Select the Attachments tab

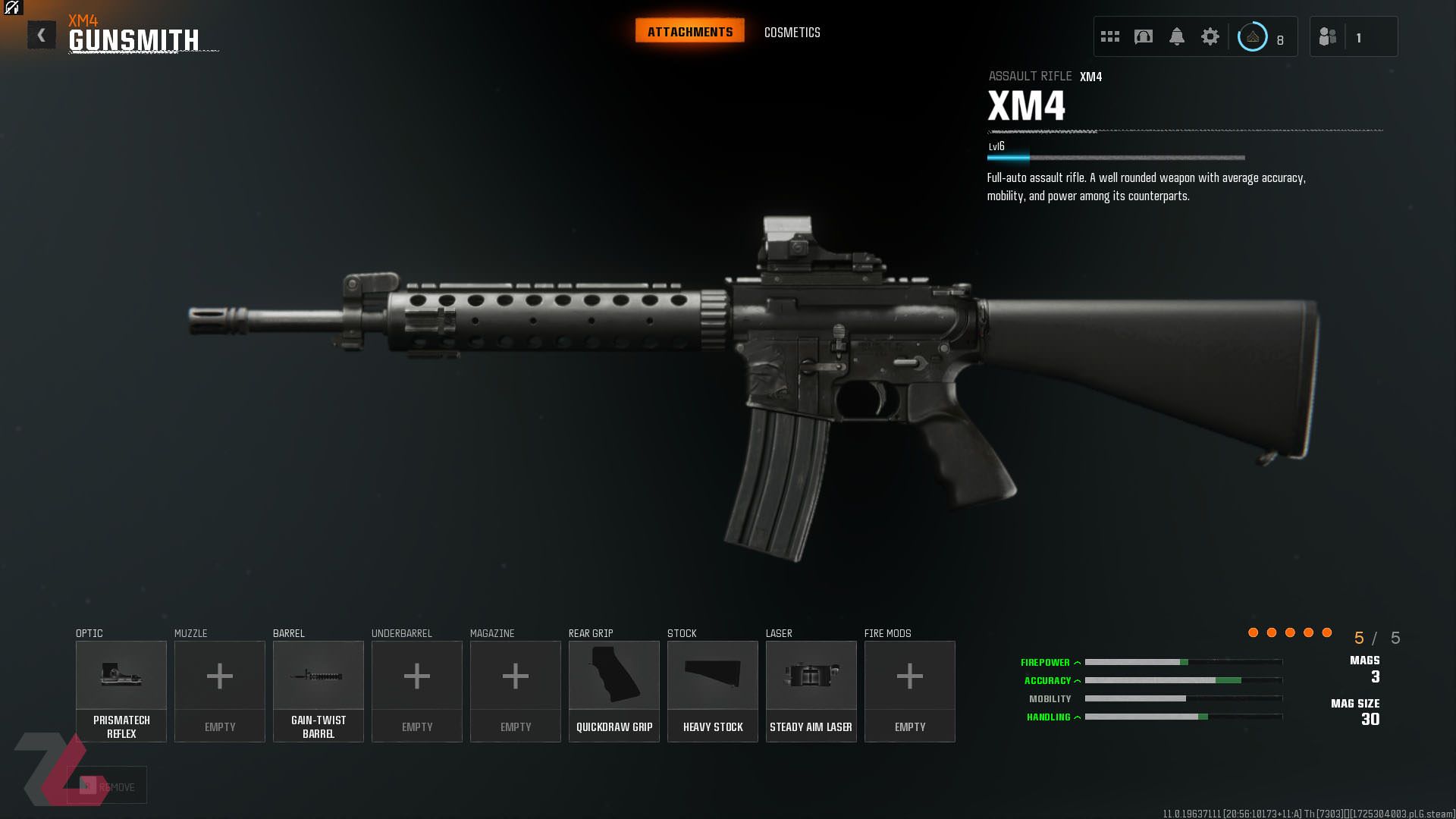pyautogui.click(x=689, y=30)
